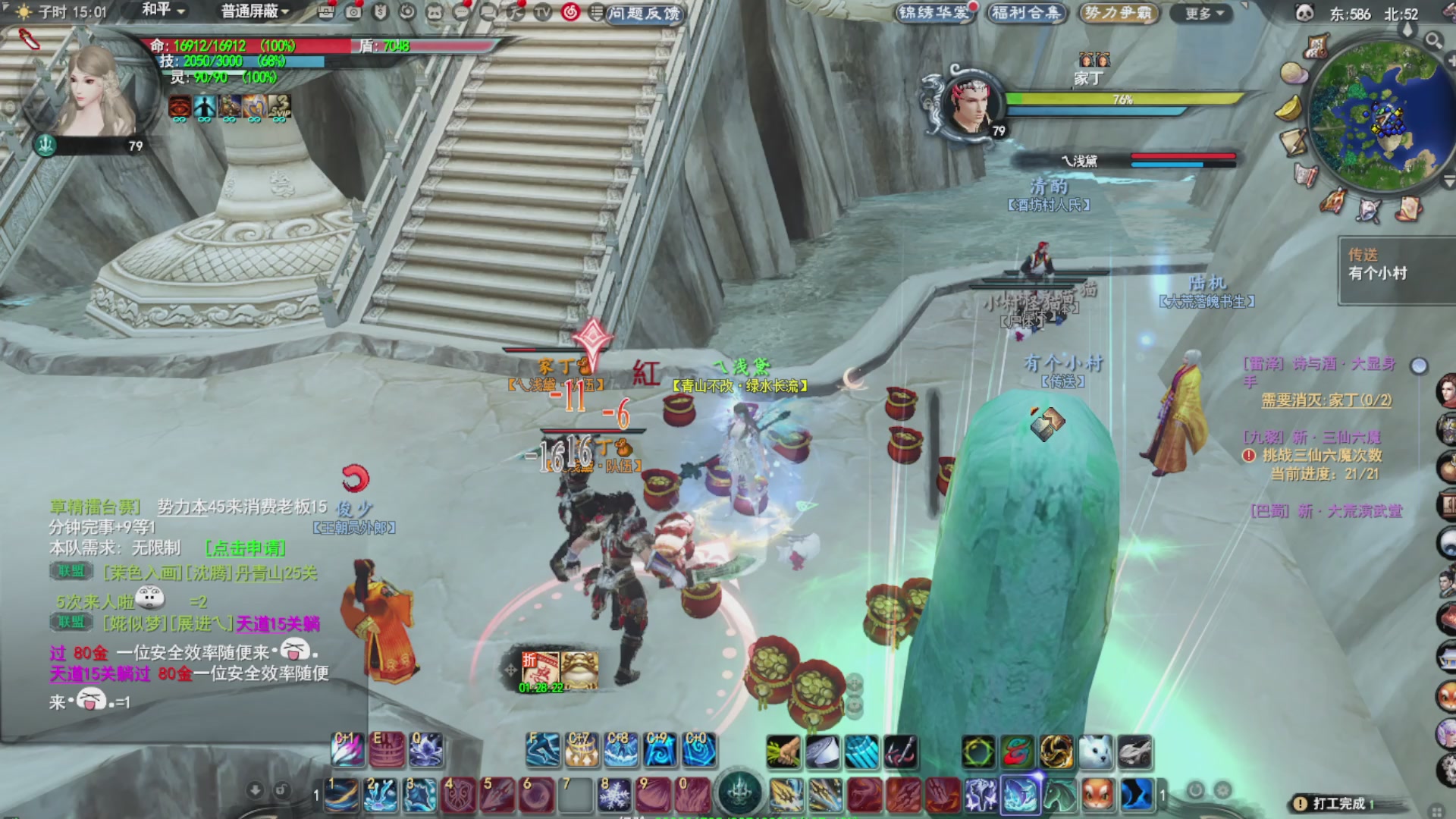Activate the trident emblem at the hotbar center
Viewport: 1456px width, 819px height.
tap(739, 793)
